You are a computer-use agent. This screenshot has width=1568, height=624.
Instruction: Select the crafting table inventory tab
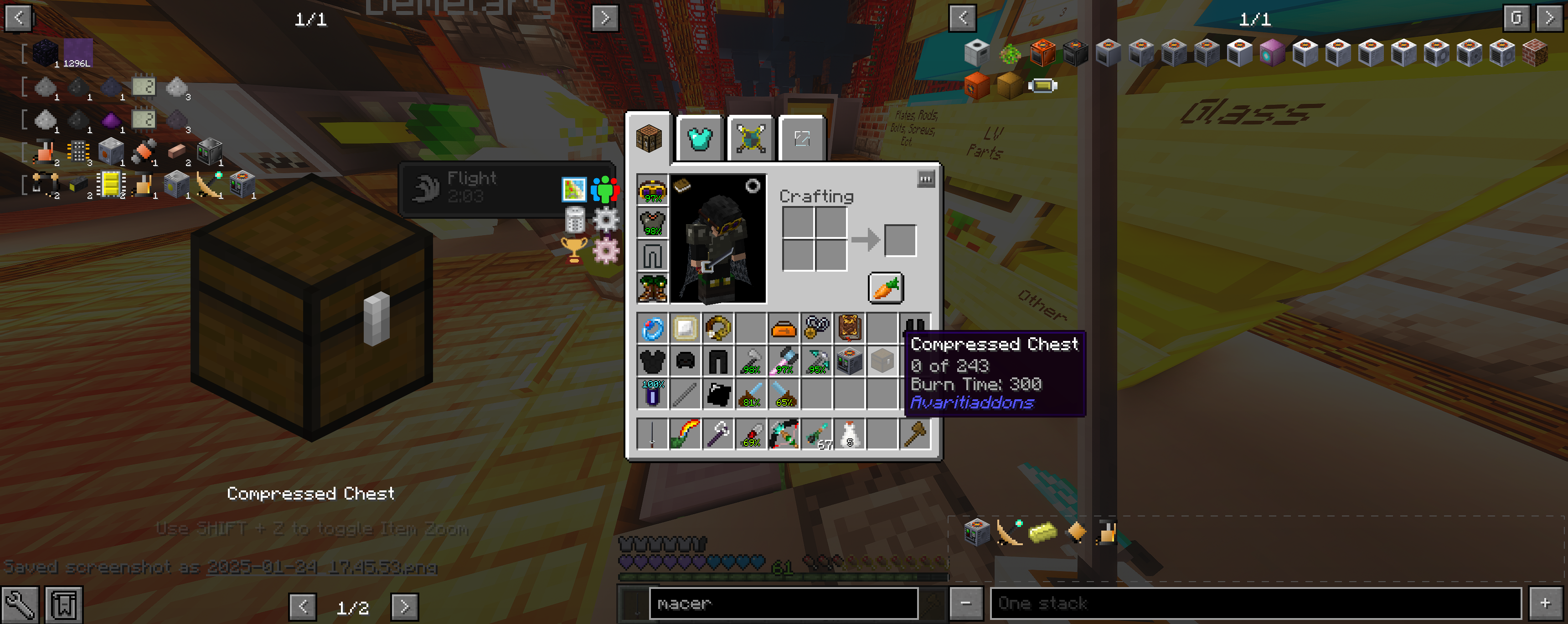coord(649,139)
